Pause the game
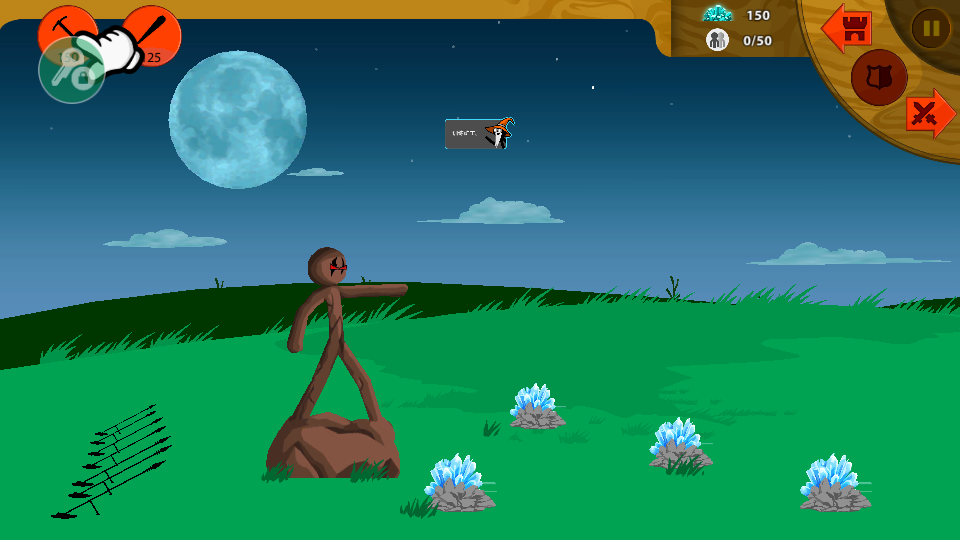The width and height of the screenshot is (960, 540). [x=930, y=28]
